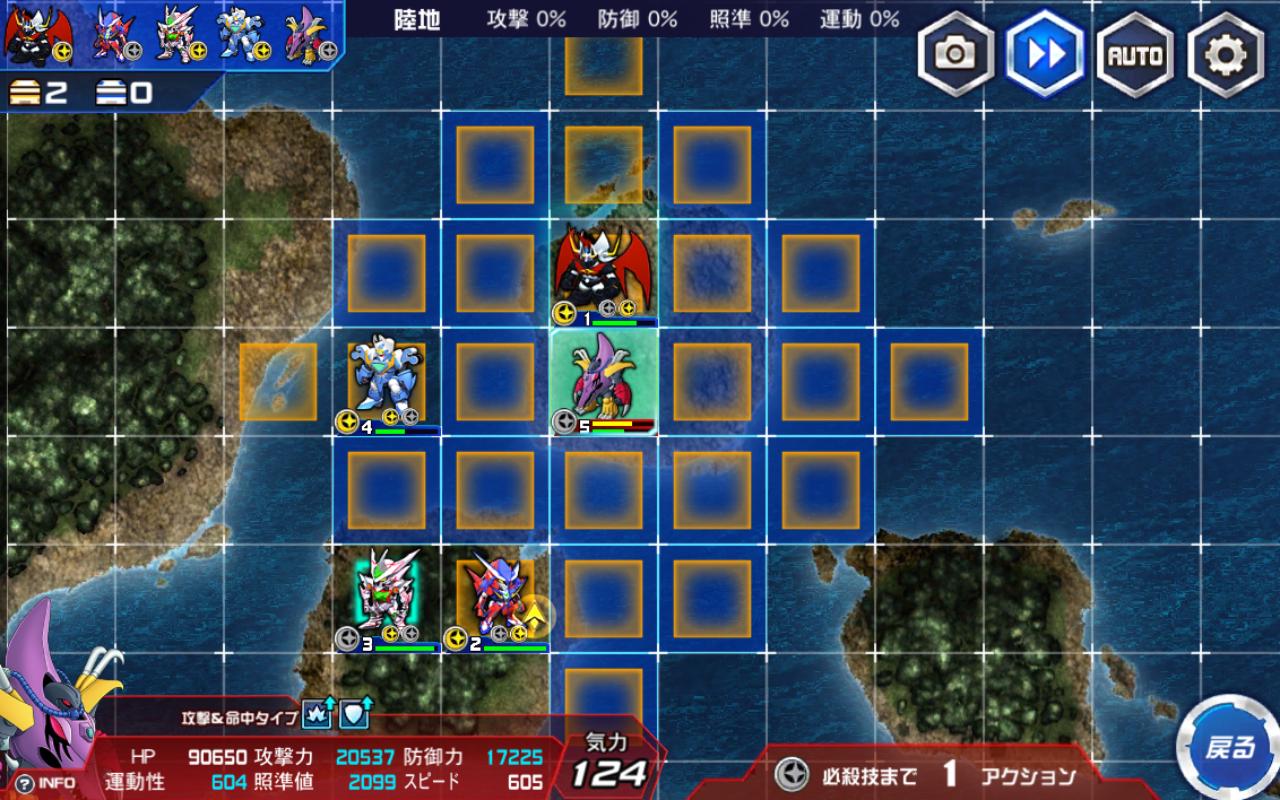Choose the blue armored portrait in turn order

(241, 35)
